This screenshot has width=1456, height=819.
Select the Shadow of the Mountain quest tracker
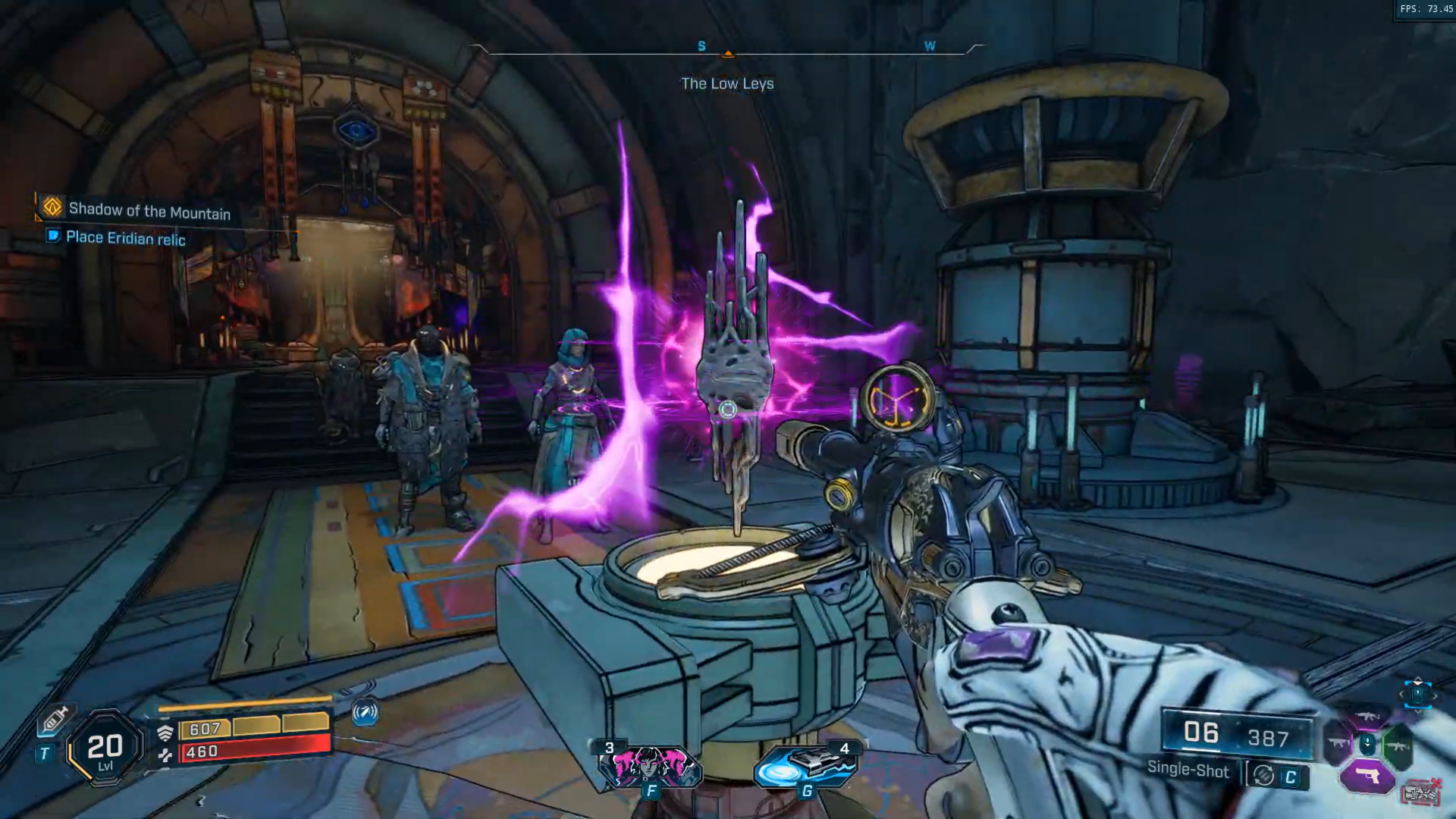point(149,210)
